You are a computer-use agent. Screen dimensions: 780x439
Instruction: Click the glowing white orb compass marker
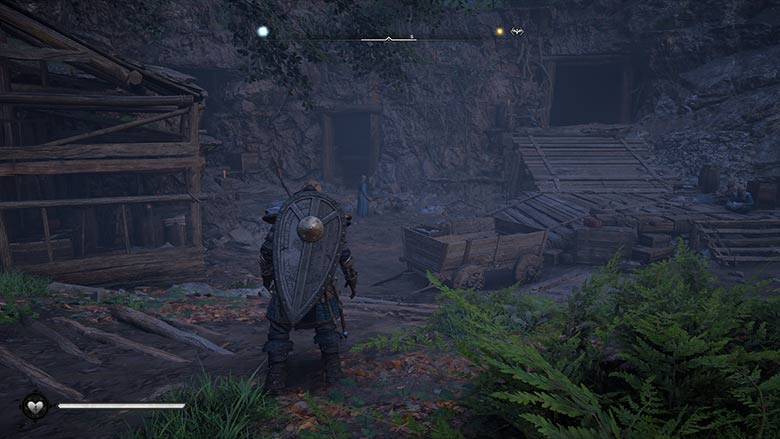pyautogui.click(x=263, y=32)
